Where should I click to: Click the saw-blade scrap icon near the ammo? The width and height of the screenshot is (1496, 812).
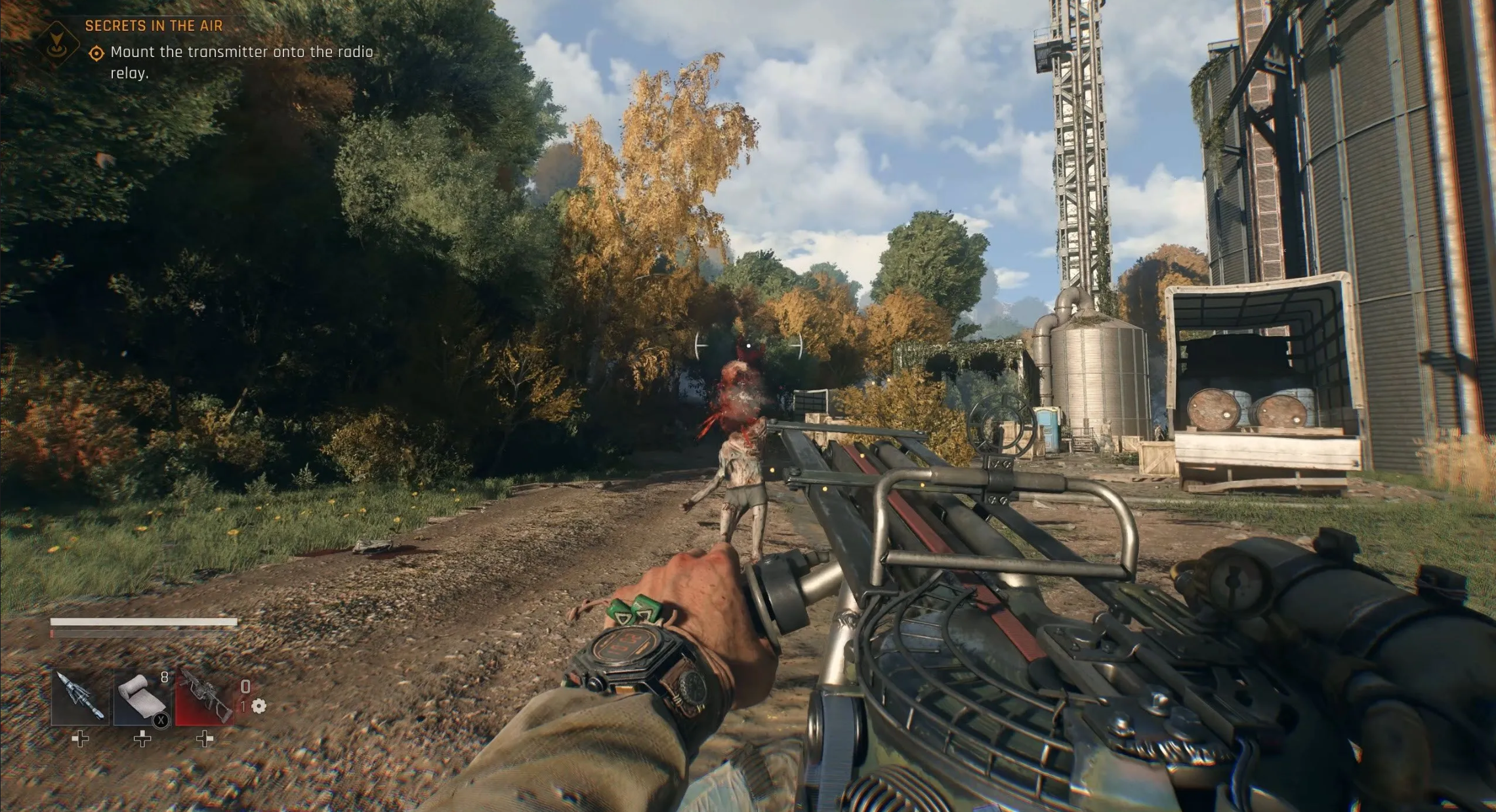(259, 706)
